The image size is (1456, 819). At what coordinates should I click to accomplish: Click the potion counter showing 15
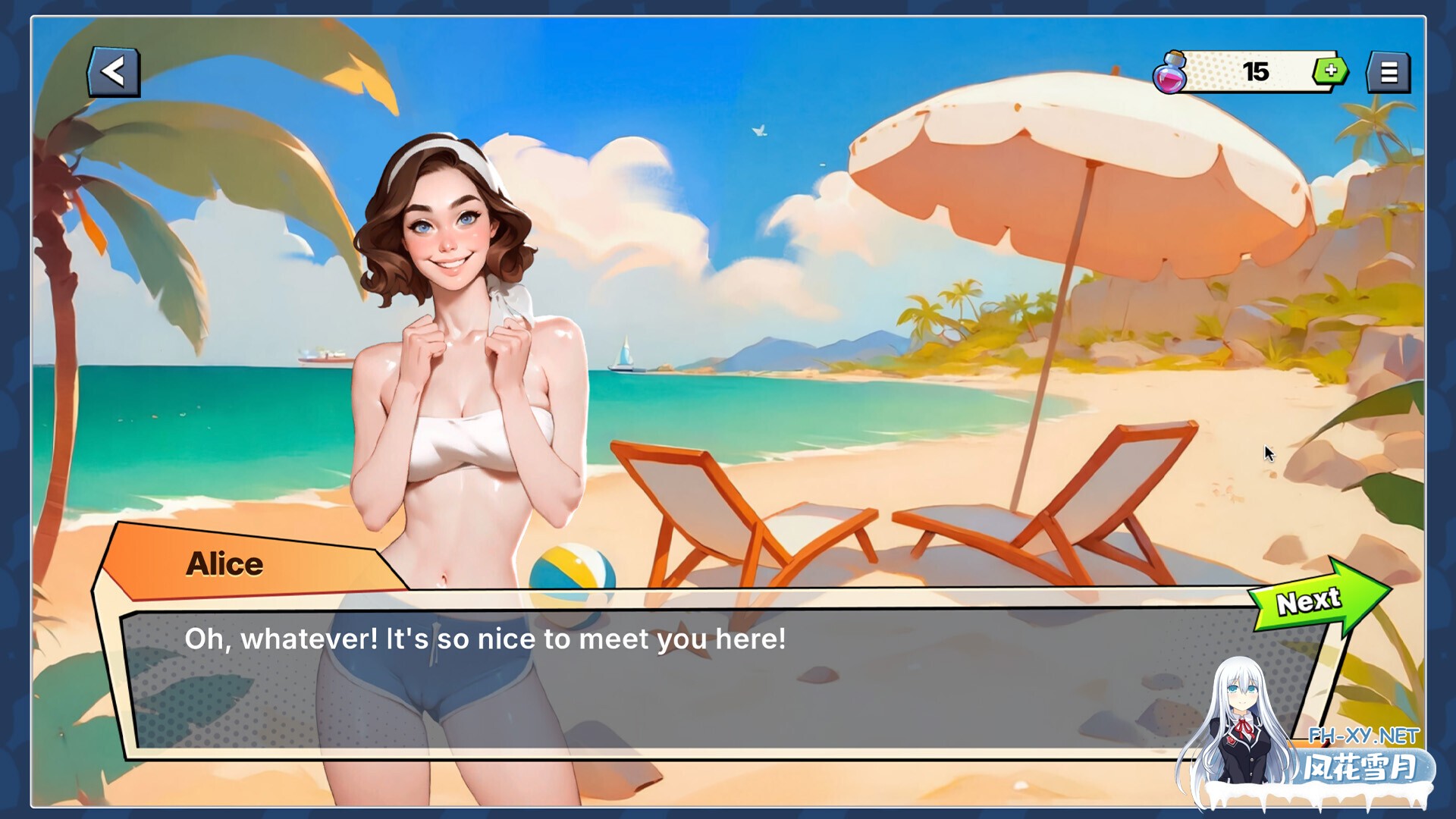coord(1255,71)
